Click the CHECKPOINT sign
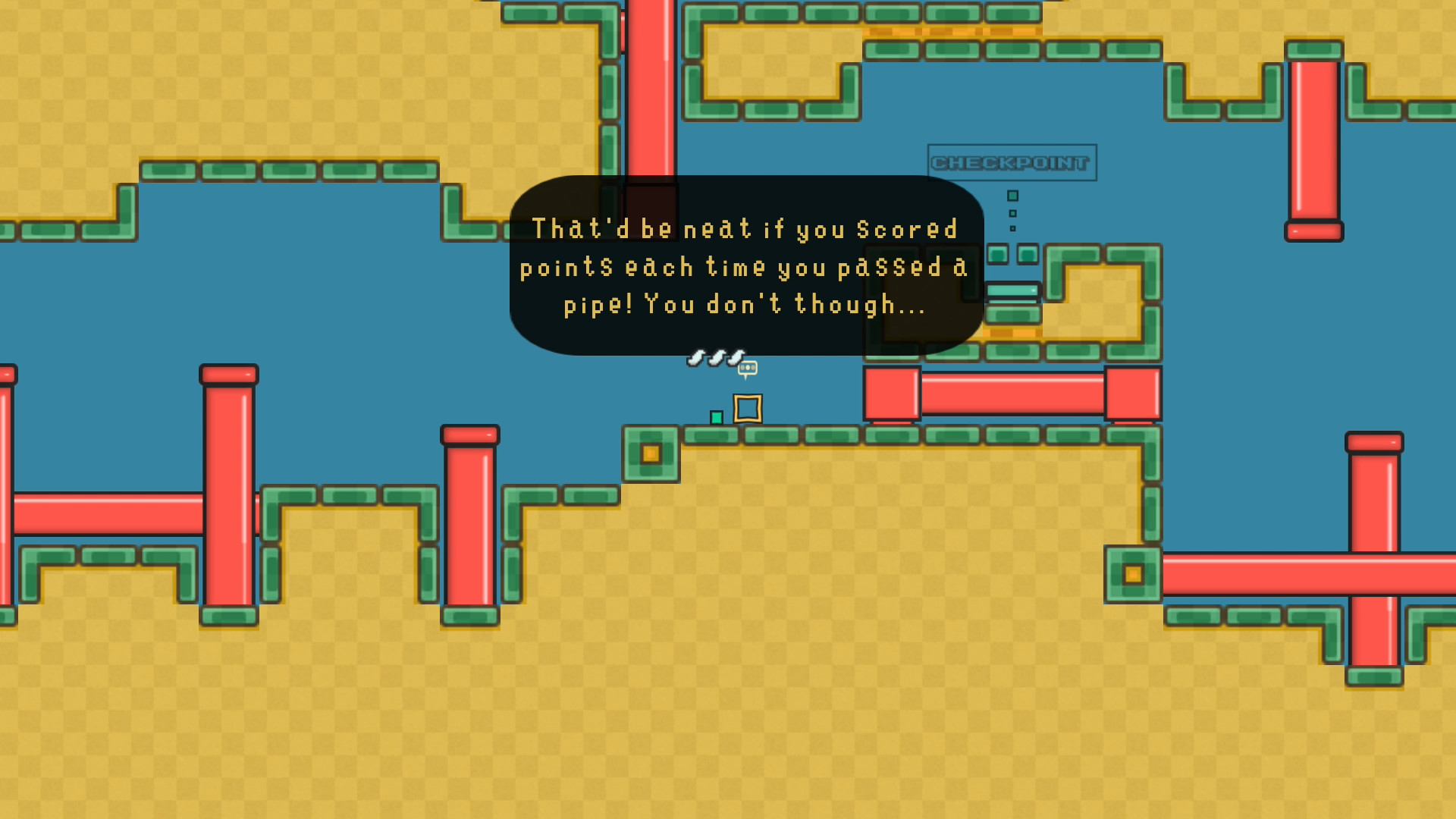The width and height of the screenshot is (1456, 819). tap(1012, 162)
